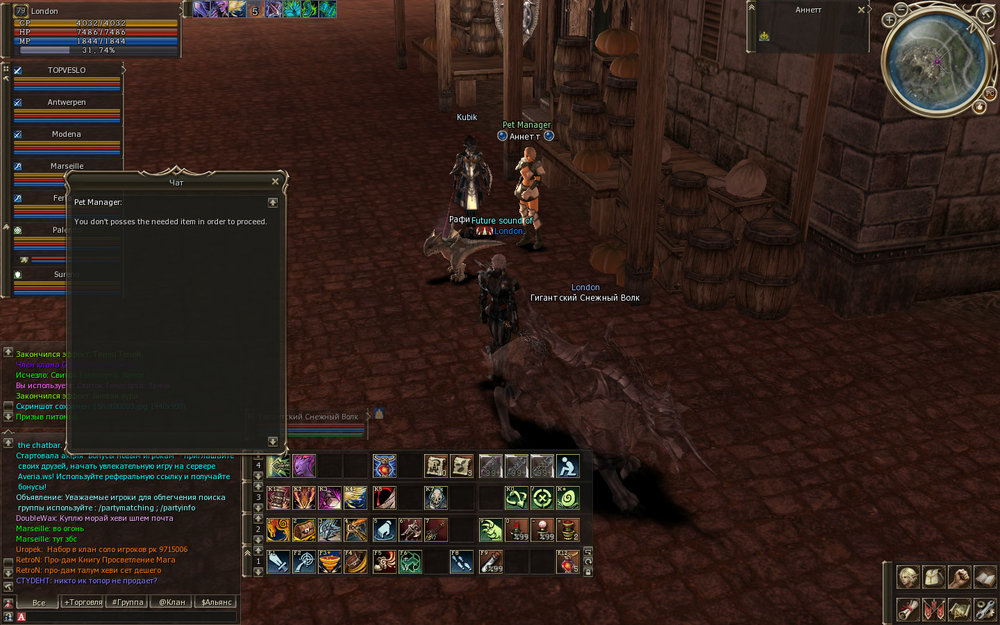Image resolution: width=1000 pixels, height=625 pixels.
Task: Open the fist actions menu icon
Action: pyautogui.click(x=958, y=578)
